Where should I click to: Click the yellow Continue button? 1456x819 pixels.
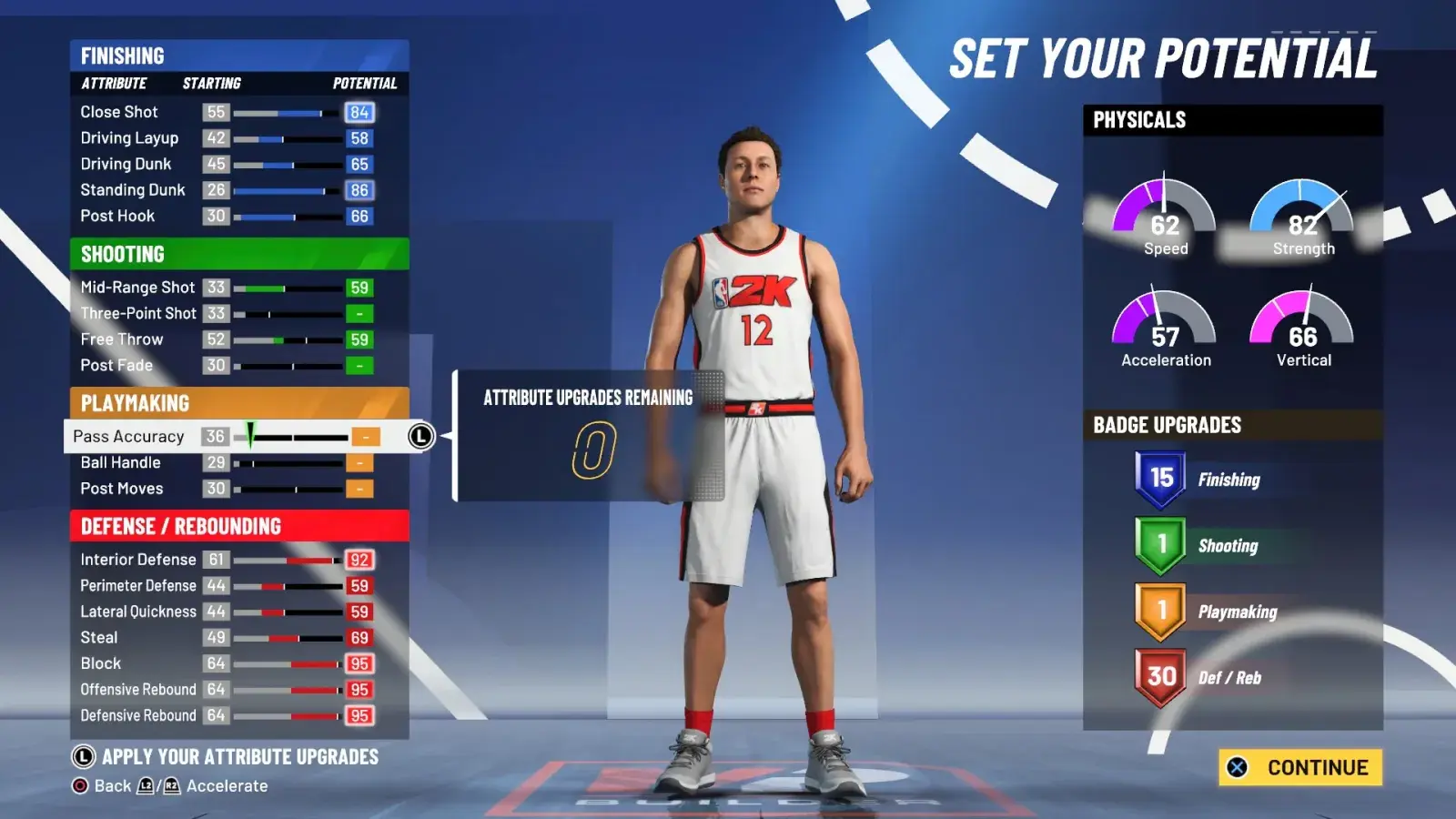[1300, 767]
